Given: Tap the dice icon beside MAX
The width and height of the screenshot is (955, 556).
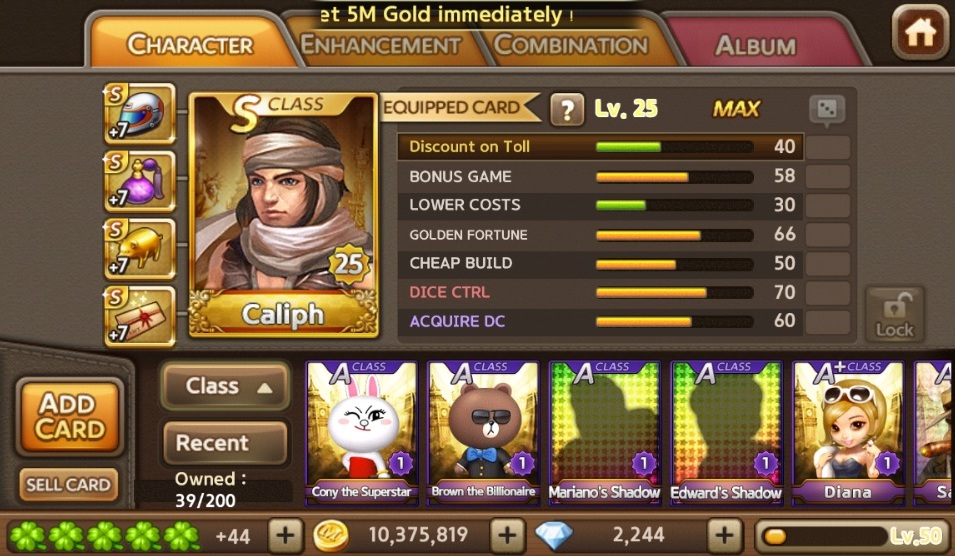Looking at the screenshot, I should pos(826,110).
